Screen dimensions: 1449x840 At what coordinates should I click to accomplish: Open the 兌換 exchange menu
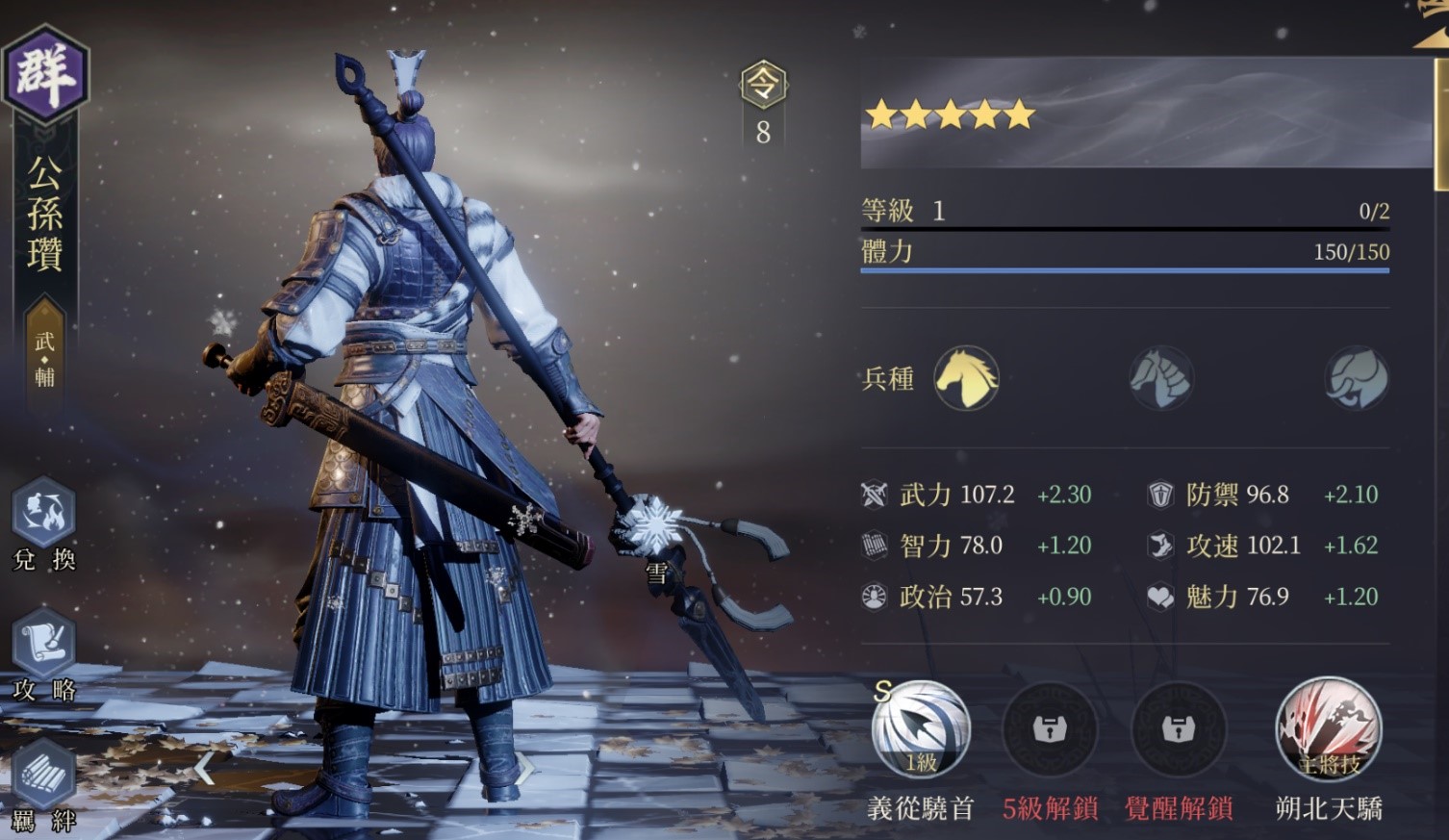point(43,515)
